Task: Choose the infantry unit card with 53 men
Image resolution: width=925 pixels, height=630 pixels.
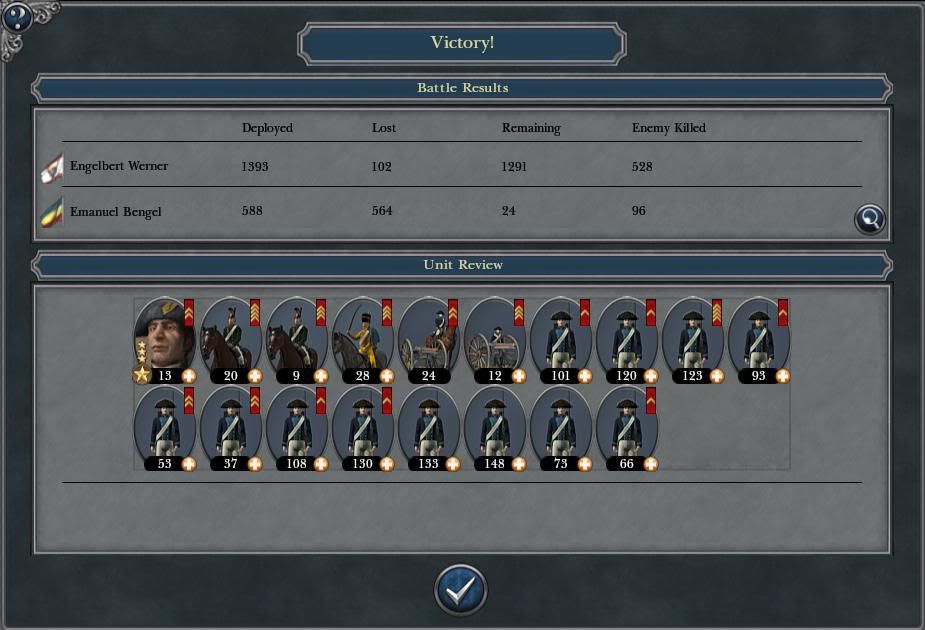Action: [165, 427]
